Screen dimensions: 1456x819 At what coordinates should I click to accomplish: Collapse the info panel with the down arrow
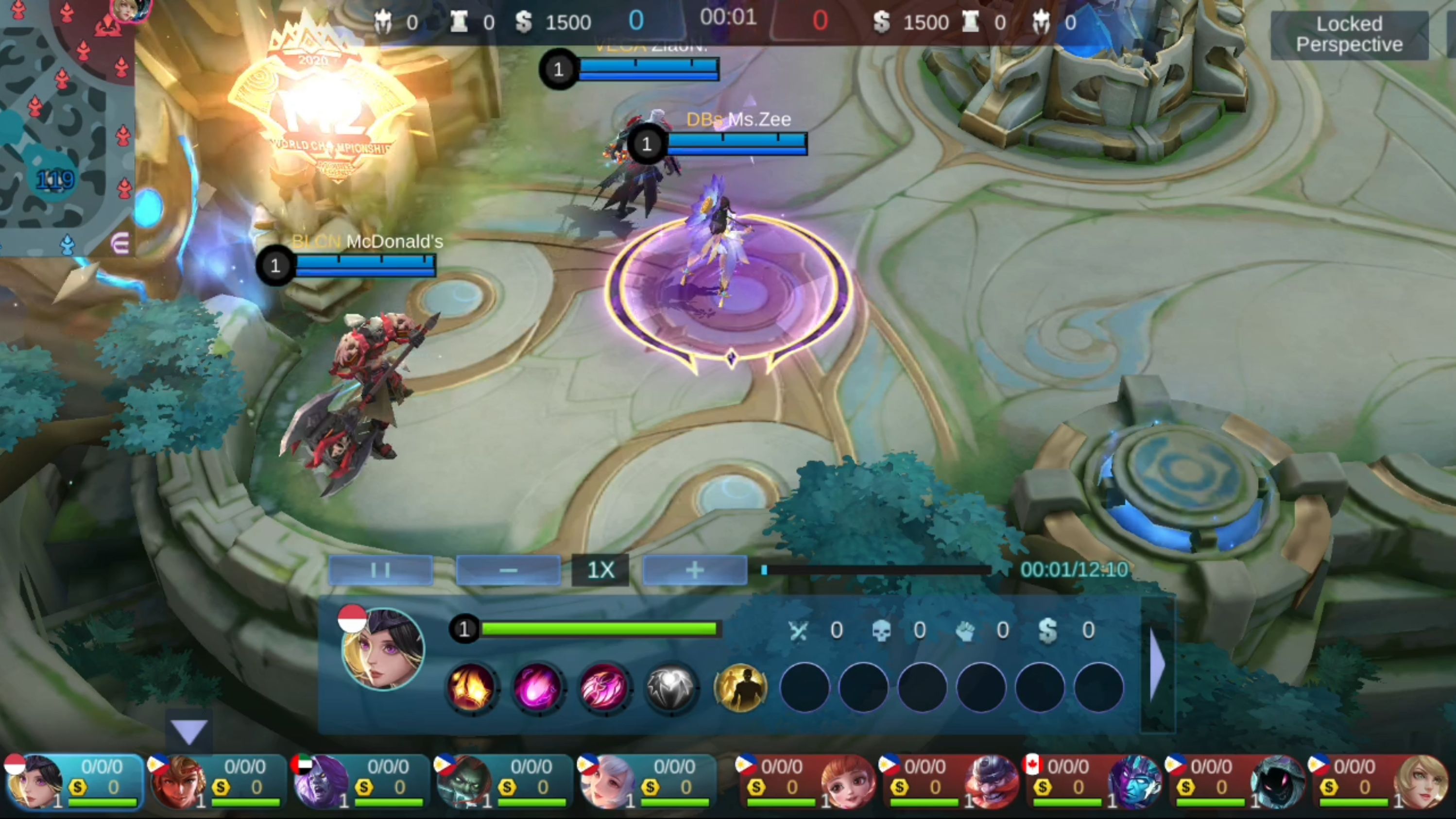click(x=189, y=732)
